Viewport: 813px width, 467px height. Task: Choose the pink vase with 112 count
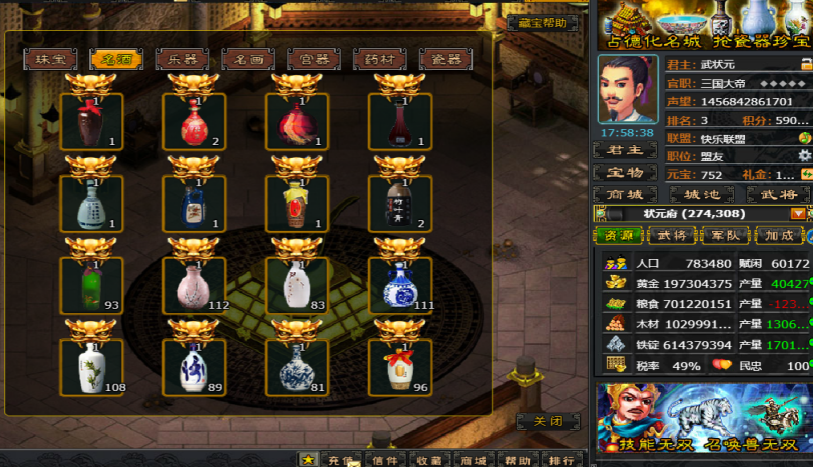pyautogui.click(x=194, y=285)
